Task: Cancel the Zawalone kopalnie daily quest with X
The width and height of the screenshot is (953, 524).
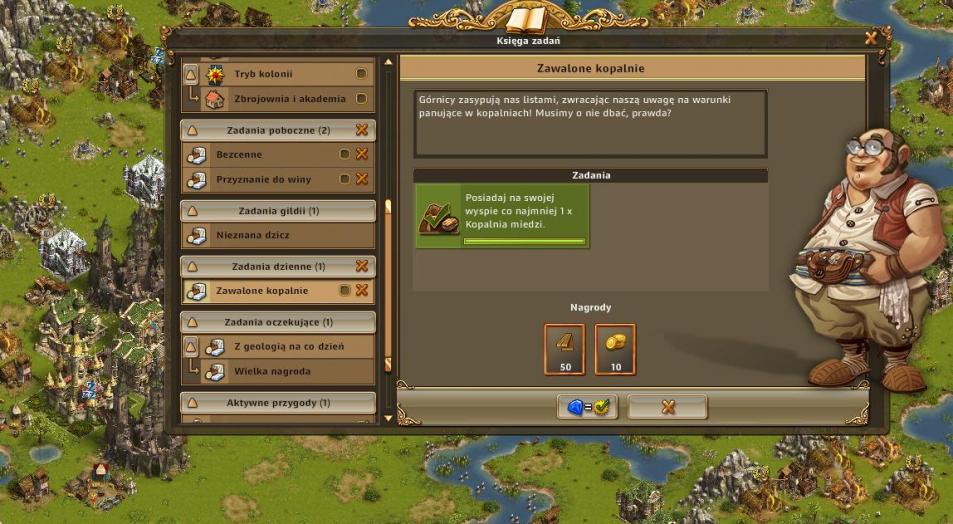Action: pos(362,290)
